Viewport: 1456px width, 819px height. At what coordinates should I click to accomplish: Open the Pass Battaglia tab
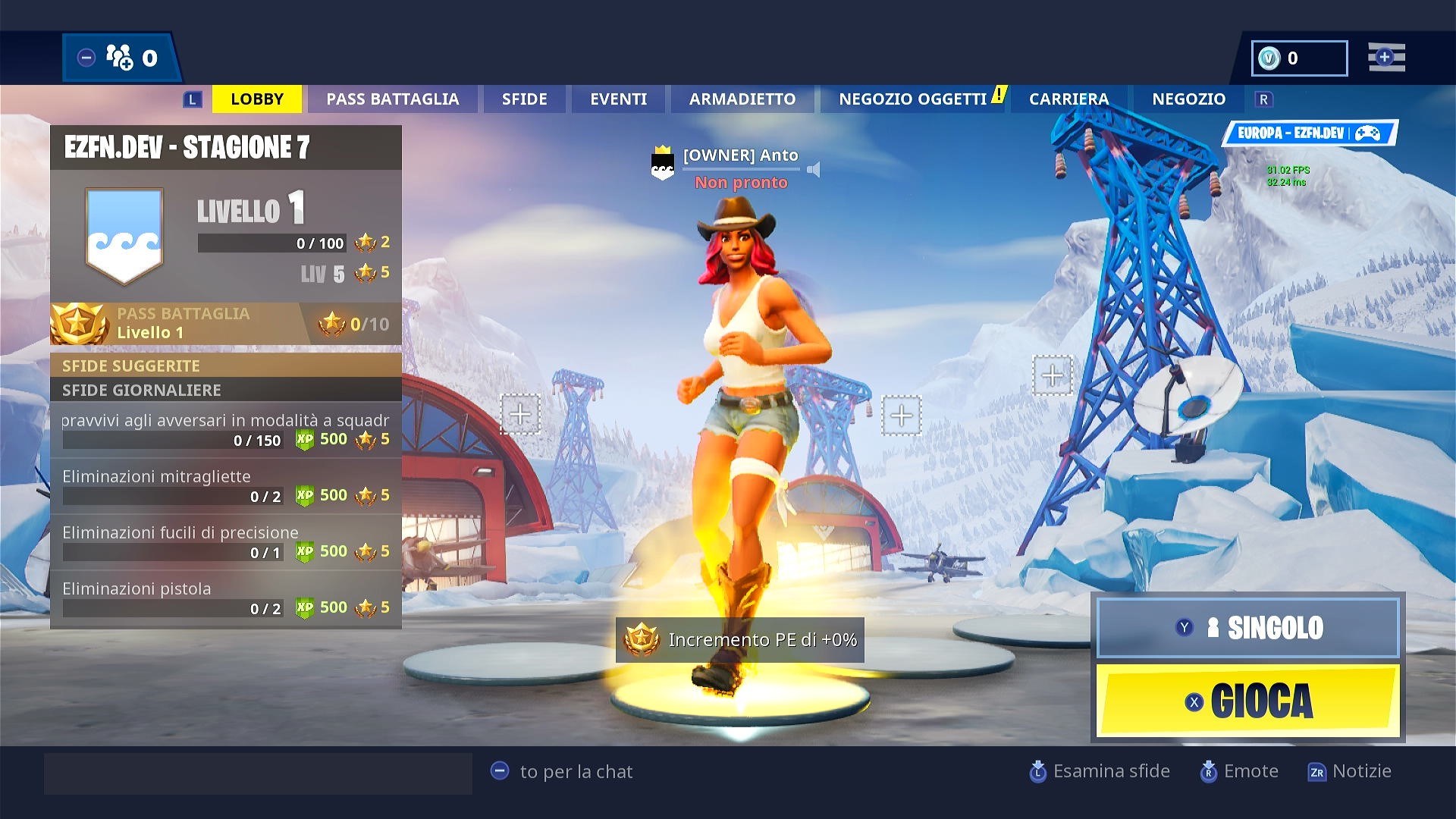click(392, 99)
